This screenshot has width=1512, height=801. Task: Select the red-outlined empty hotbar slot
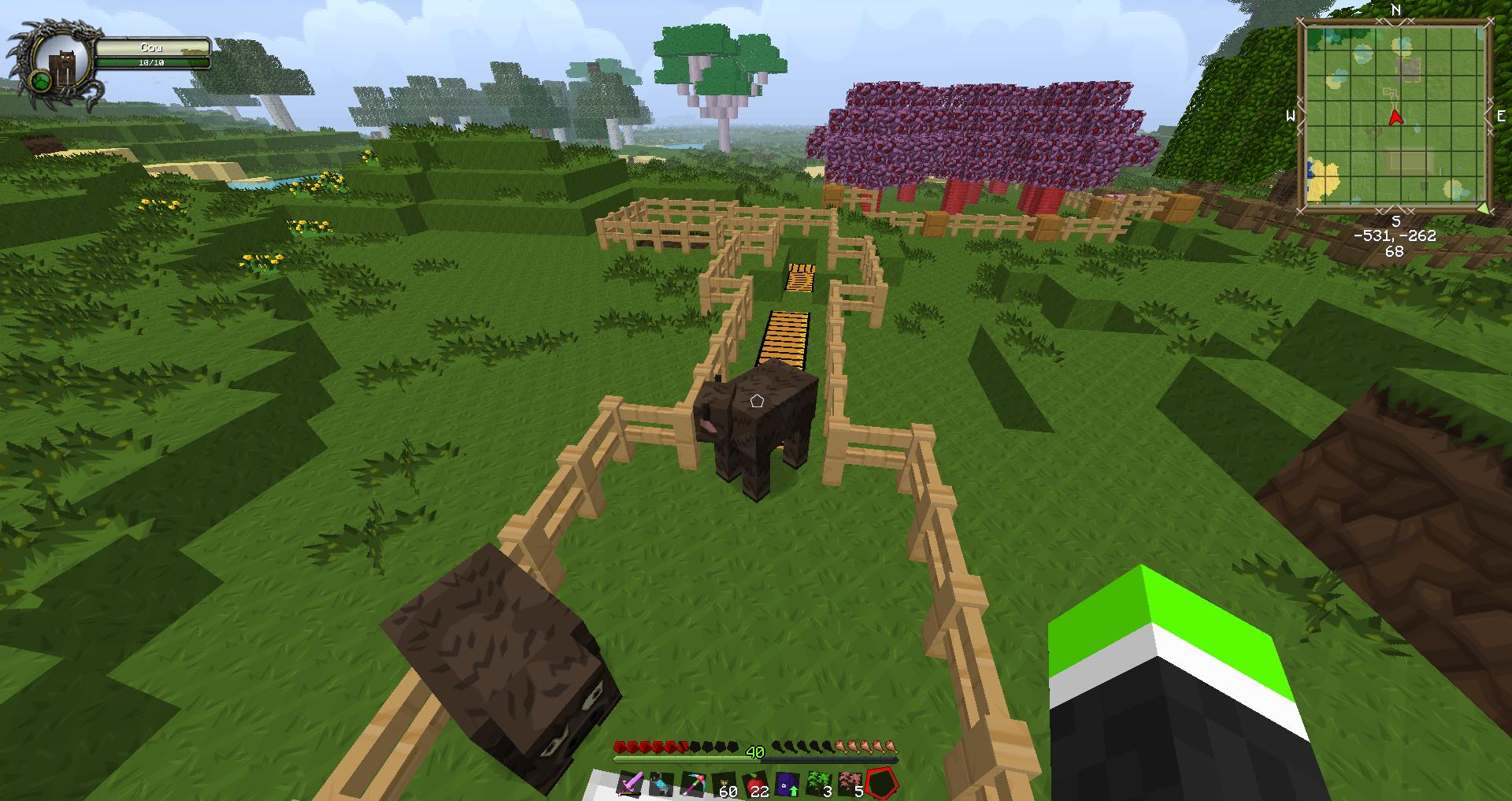[x=882, y=784]
